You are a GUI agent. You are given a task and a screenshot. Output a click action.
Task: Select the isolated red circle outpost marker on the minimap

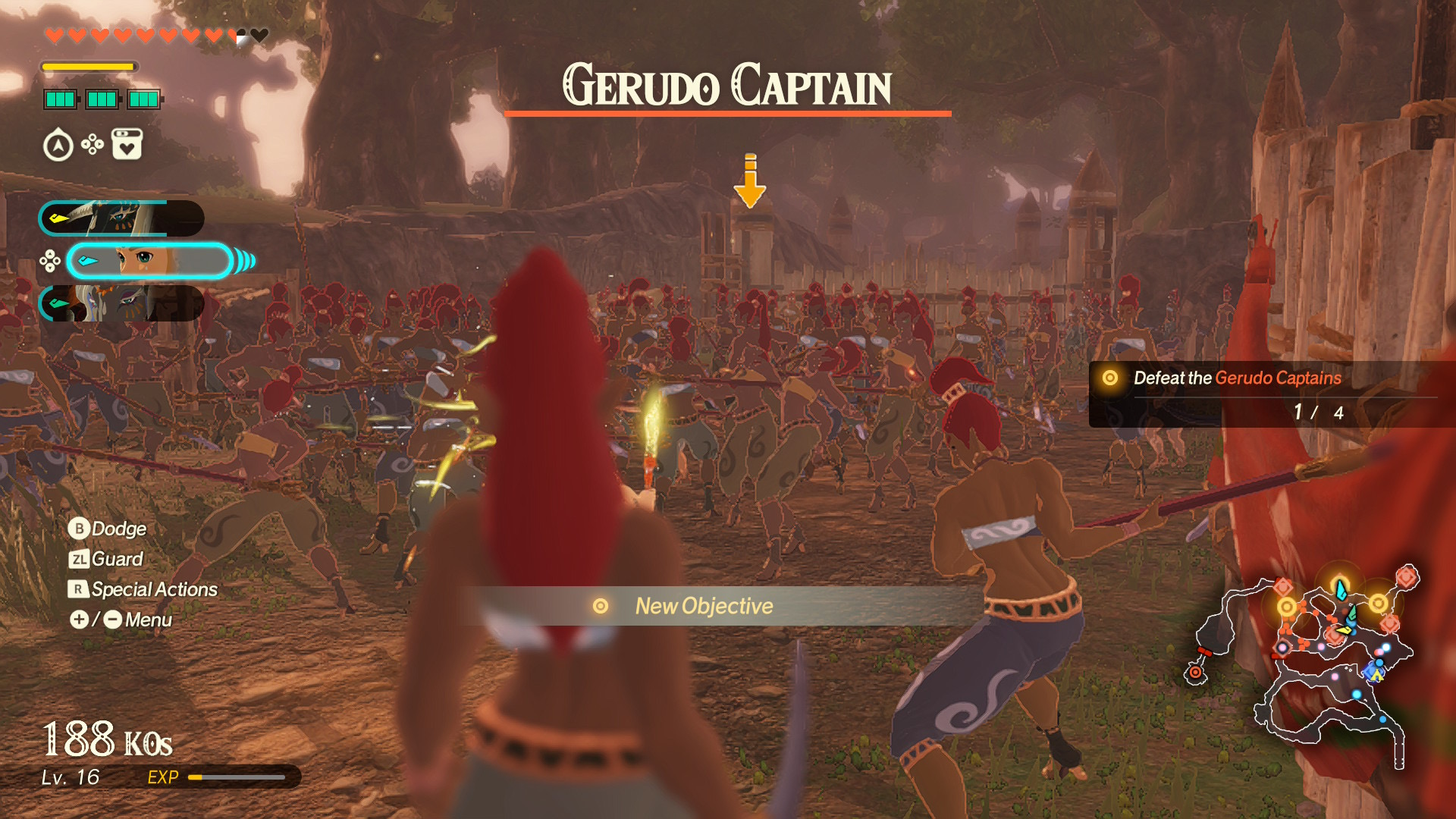(1195, 672)
